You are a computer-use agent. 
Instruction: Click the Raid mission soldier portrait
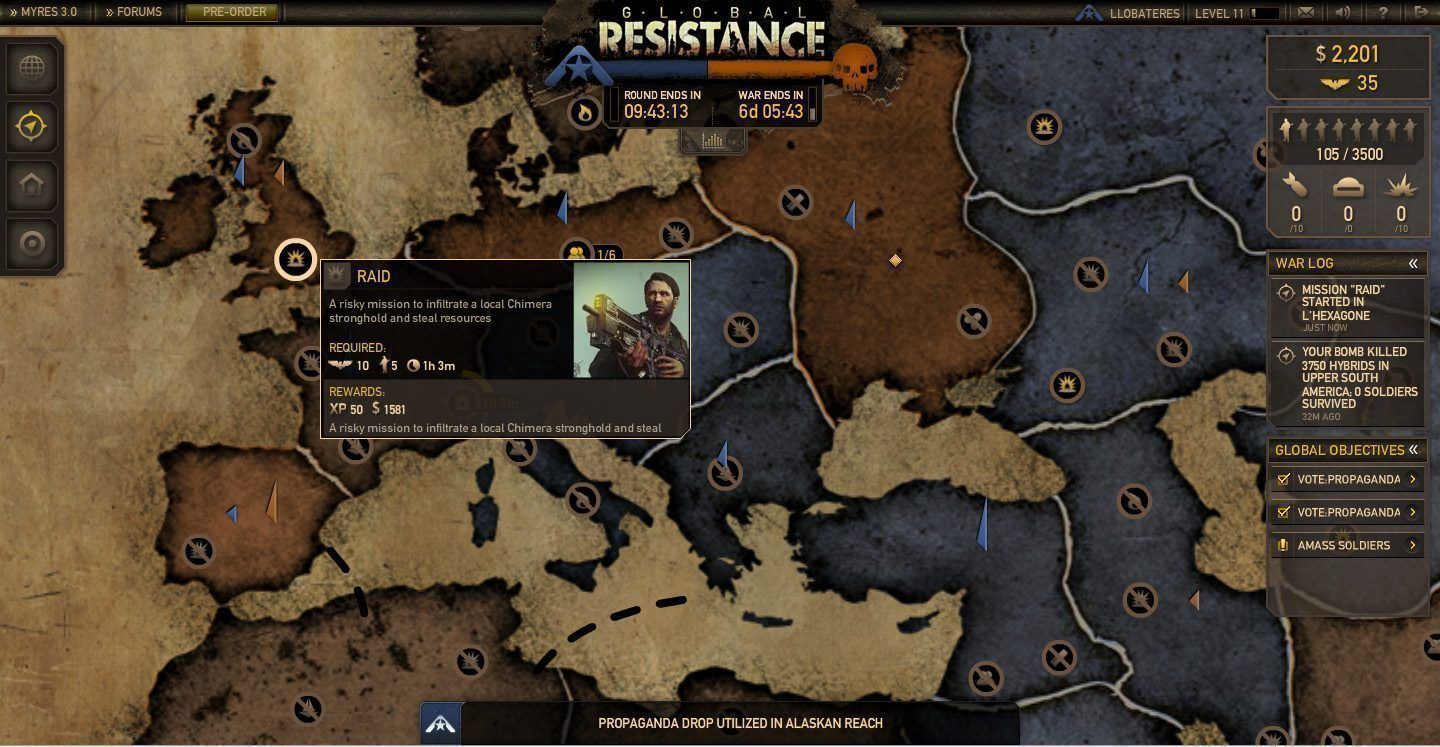click(631, 320)
